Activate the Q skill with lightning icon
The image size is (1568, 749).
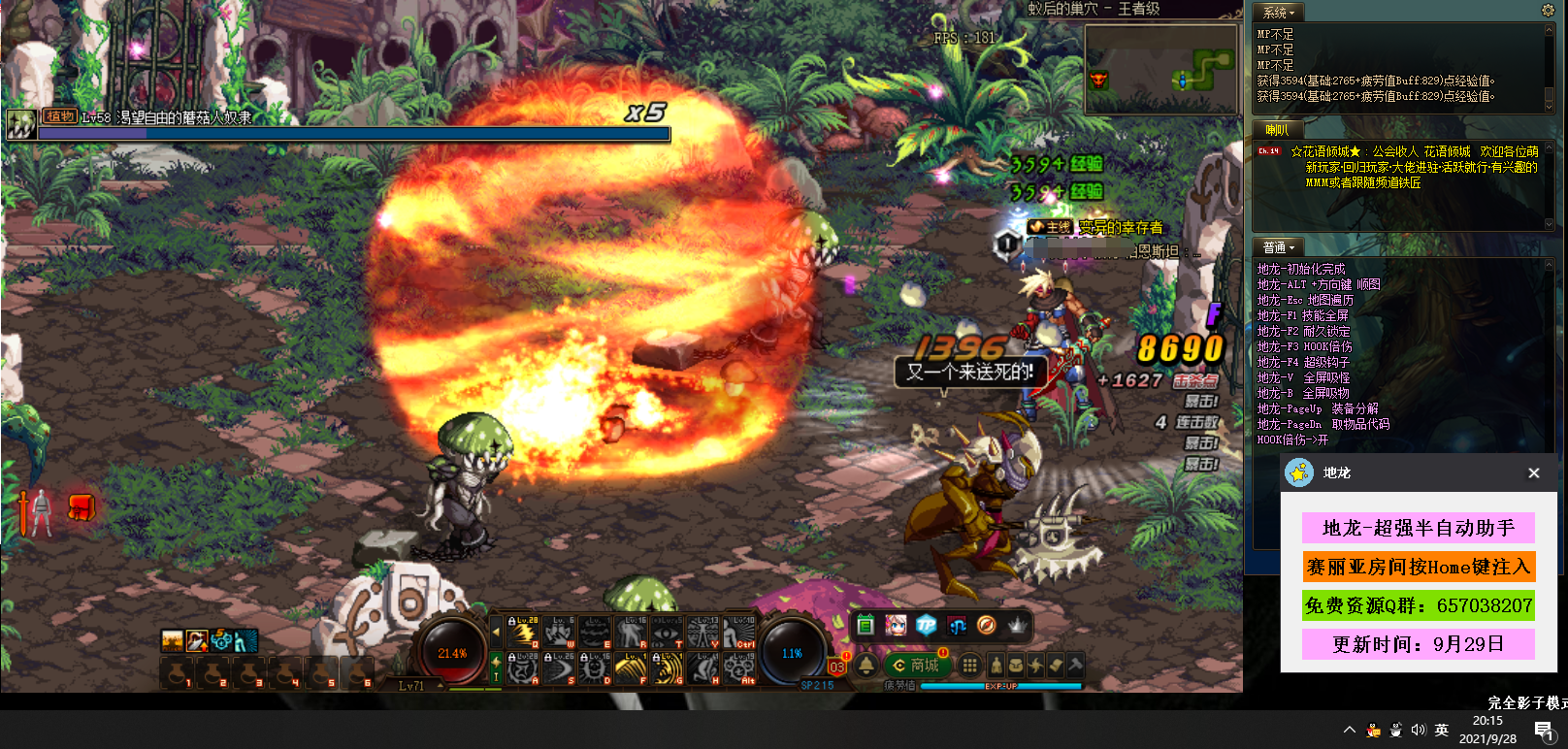click(x=524, y=633)
